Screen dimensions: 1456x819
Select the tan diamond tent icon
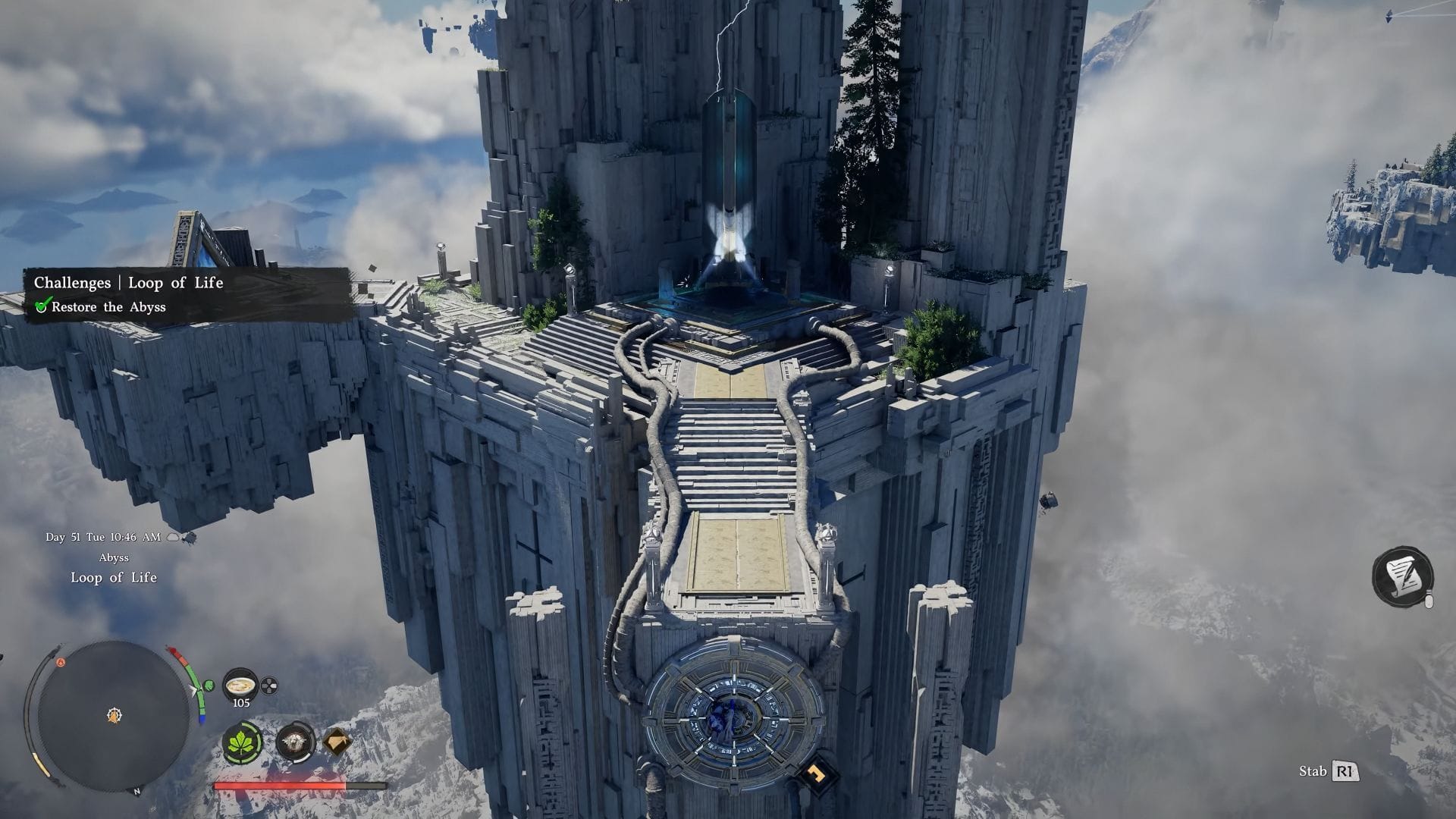337,742
